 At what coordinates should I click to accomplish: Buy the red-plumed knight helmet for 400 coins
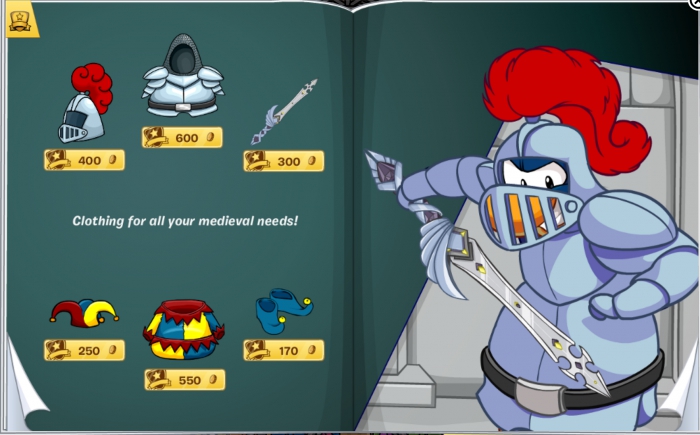pos(84,160)
